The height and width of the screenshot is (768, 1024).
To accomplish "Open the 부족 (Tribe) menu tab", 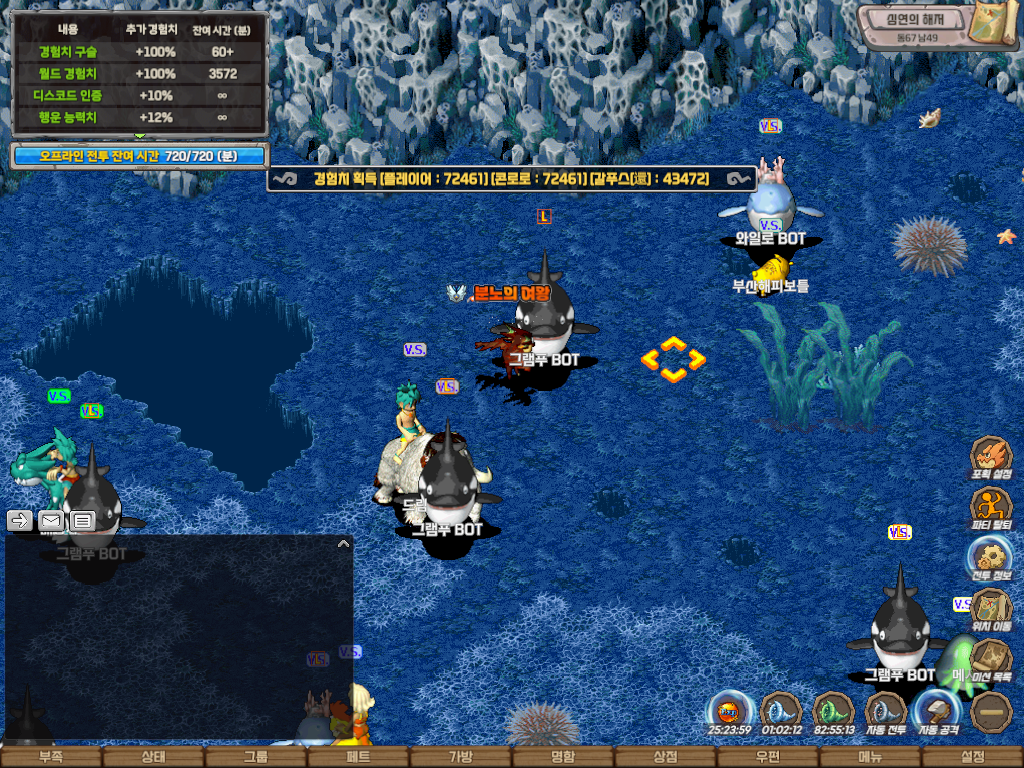I will [x=50, y=757].
